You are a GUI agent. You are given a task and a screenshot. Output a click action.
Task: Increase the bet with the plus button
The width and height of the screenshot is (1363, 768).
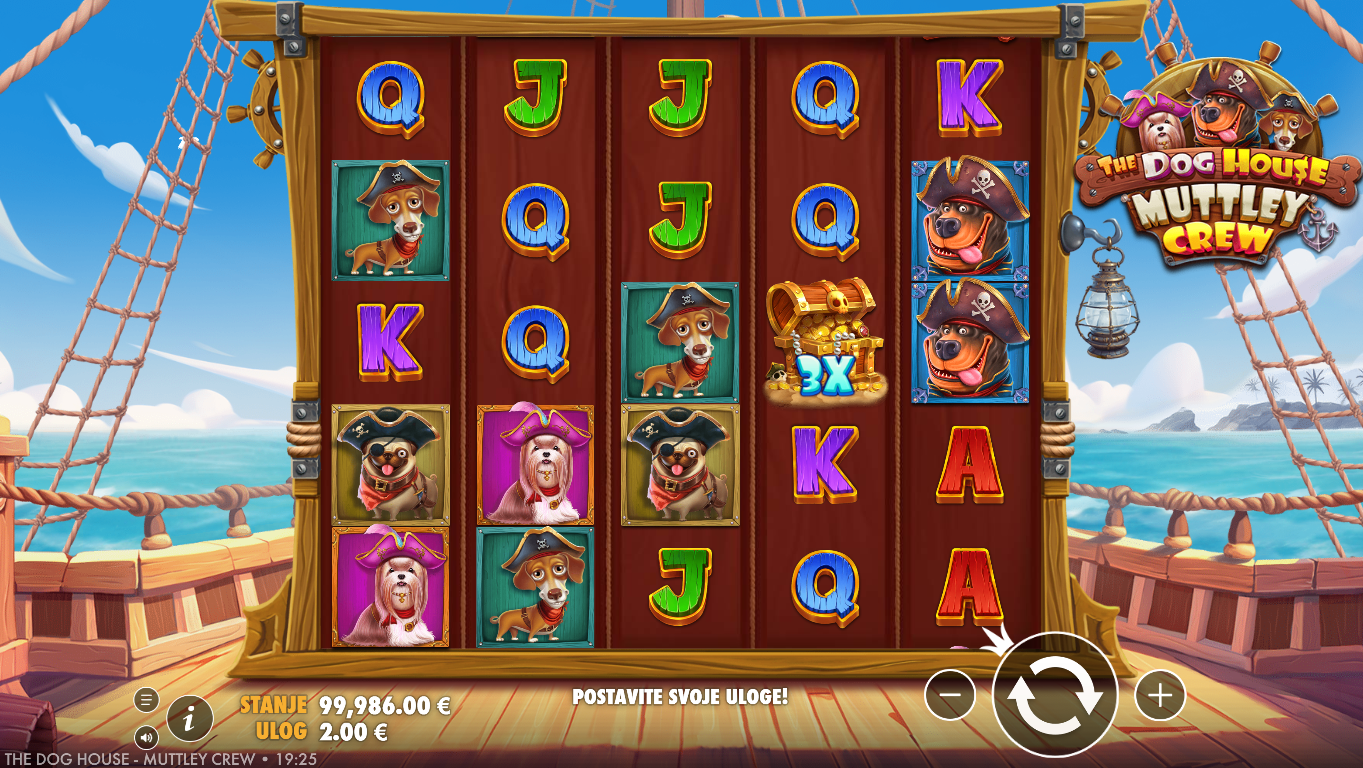[x=1160, y=695]
